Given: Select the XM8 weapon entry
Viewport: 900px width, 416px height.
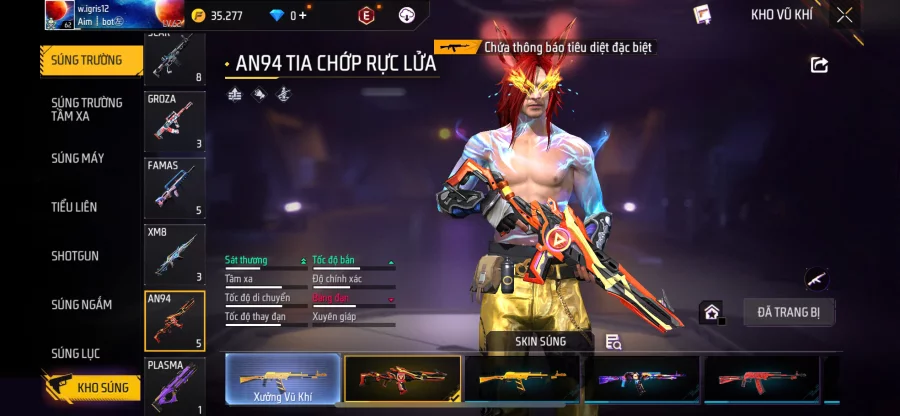Looking at the screenshot, I should tap(175, 254).
